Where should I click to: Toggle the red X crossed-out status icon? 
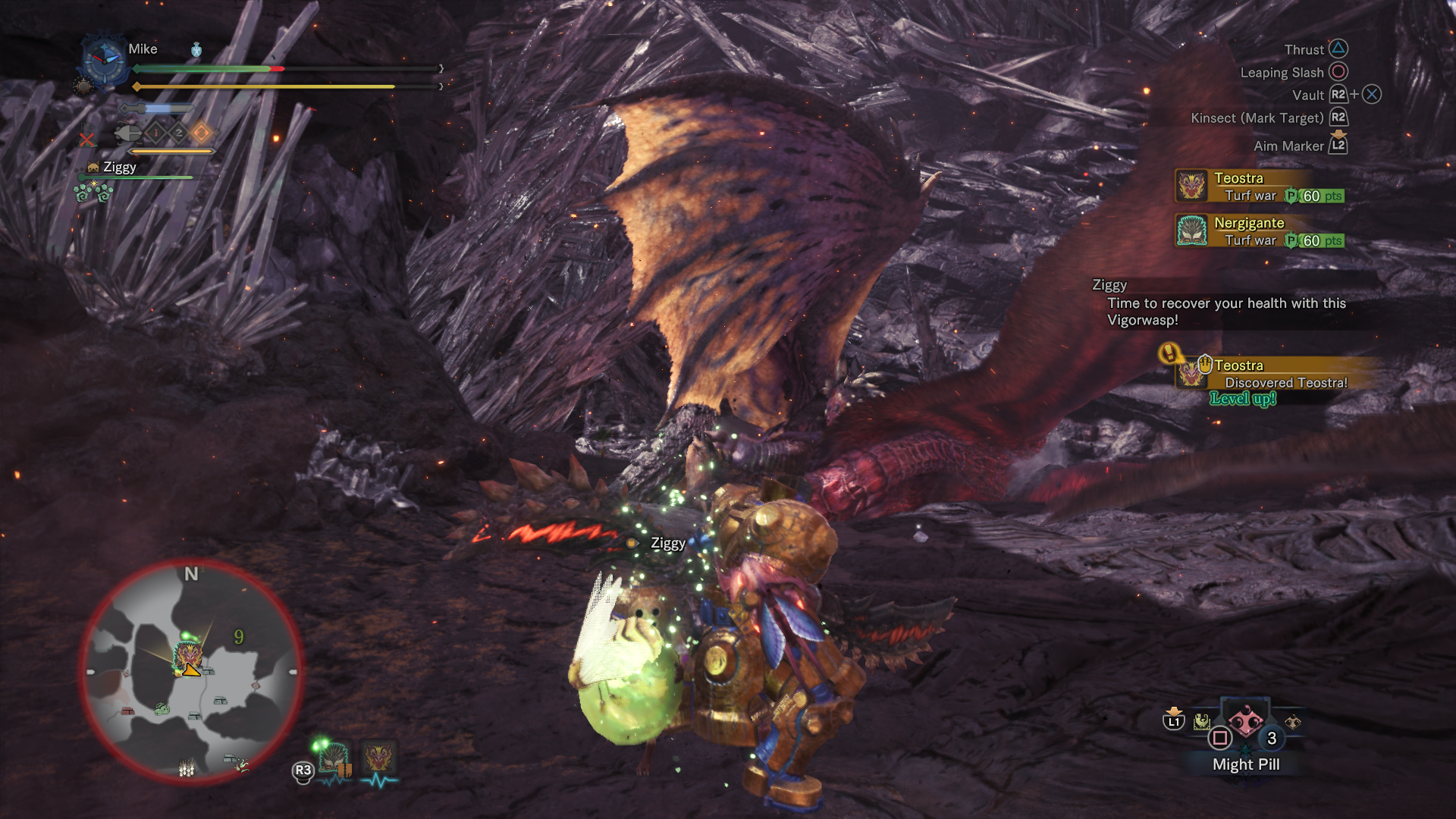tap(86, 140)
